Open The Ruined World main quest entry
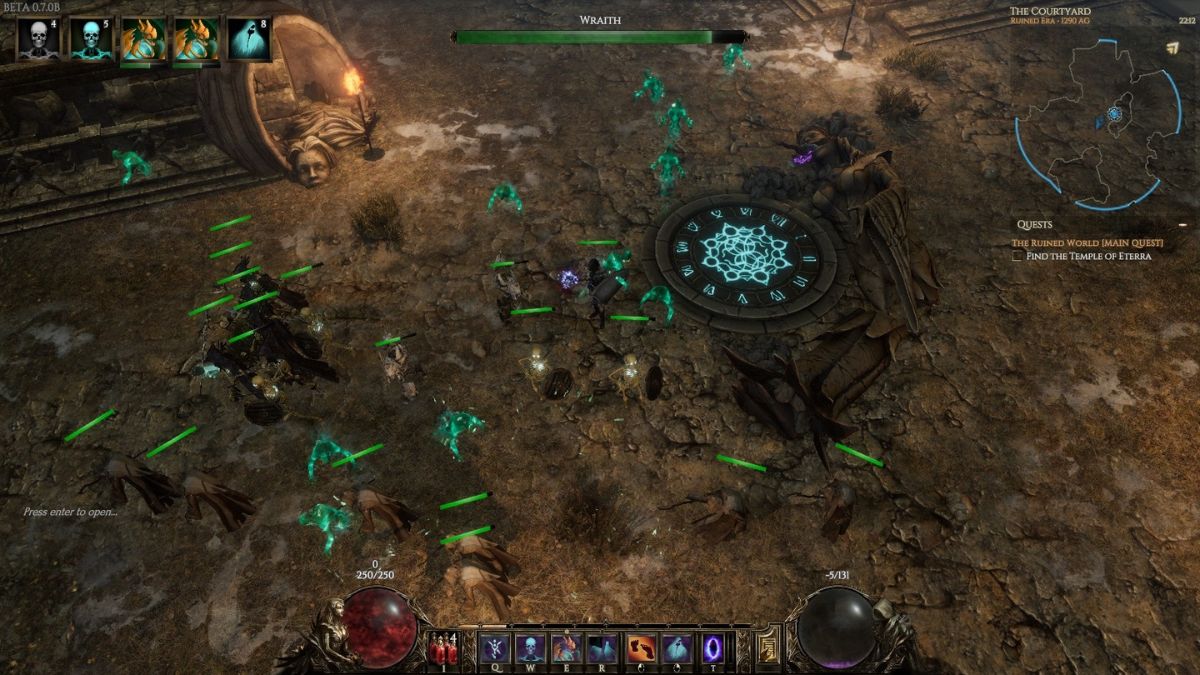The height and width of the screenshot is (675, 1200). click(1087, 243)
